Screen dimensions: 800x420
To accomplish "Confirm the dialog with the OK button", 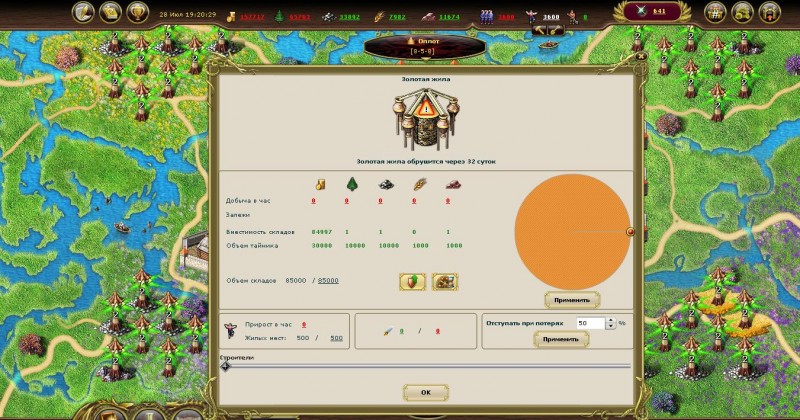I will (x=425, y=392).
